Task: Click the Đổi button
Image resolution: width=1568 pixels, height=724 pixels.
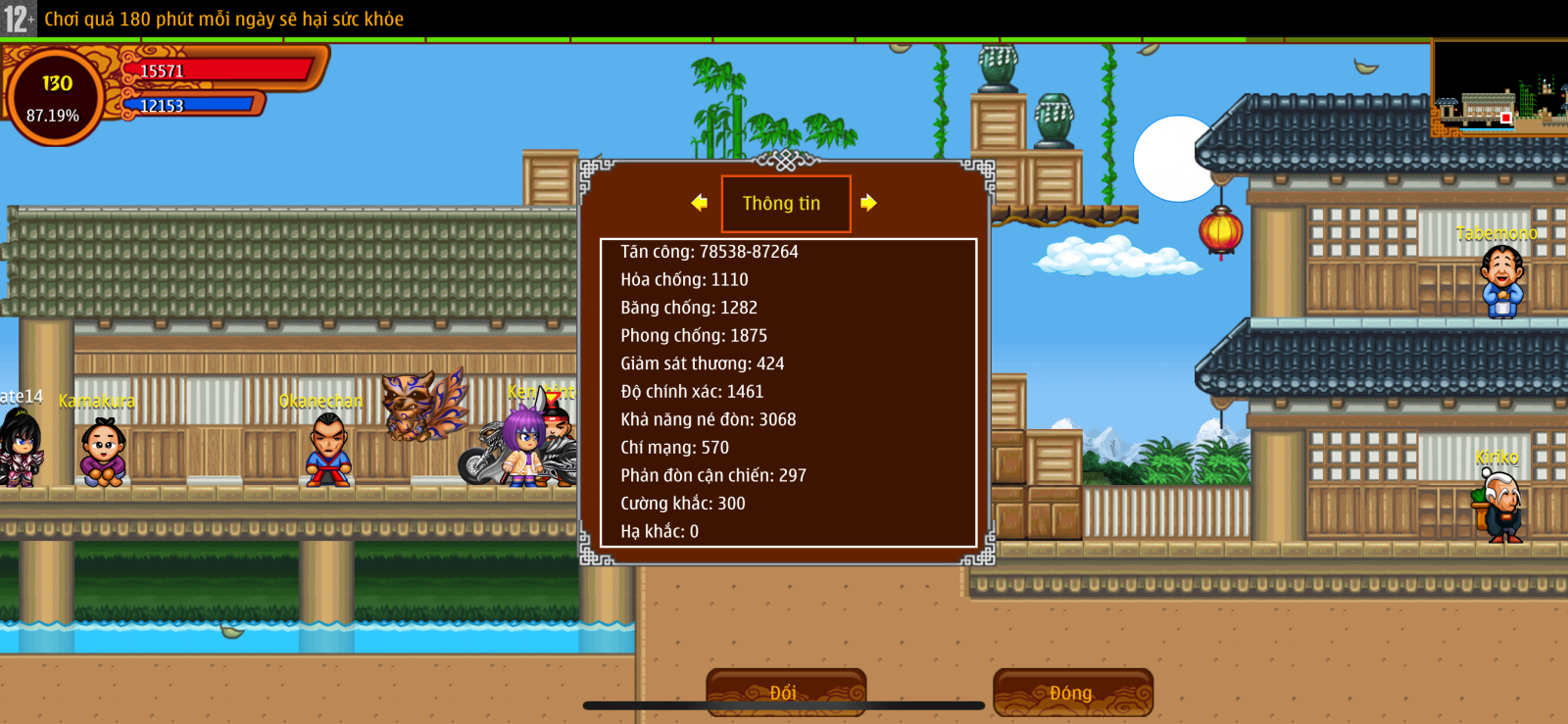Action: tap(785, 692)
